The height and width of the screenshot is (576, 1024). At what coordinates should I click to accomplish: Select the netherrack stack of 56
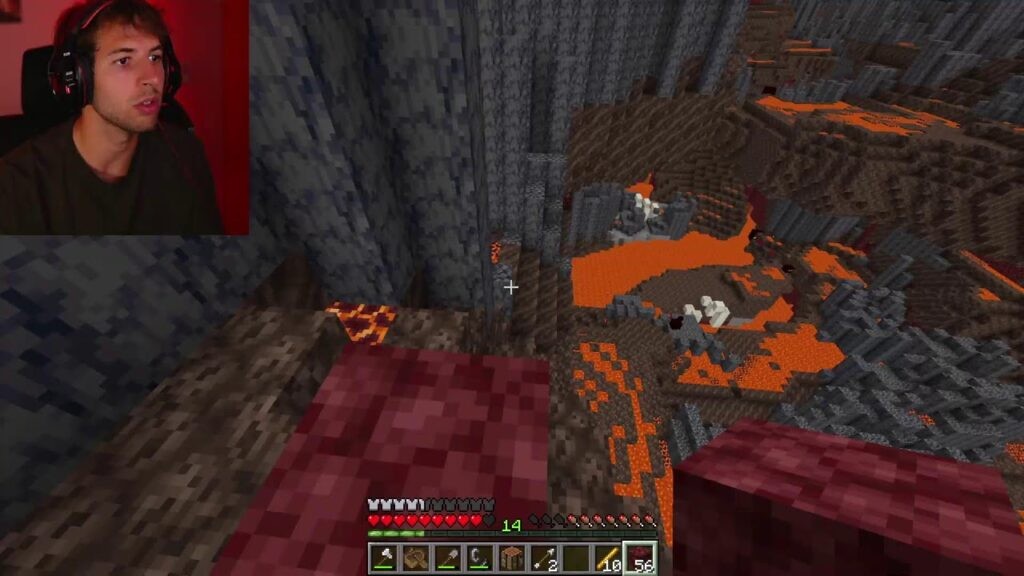tap(640, 558)
